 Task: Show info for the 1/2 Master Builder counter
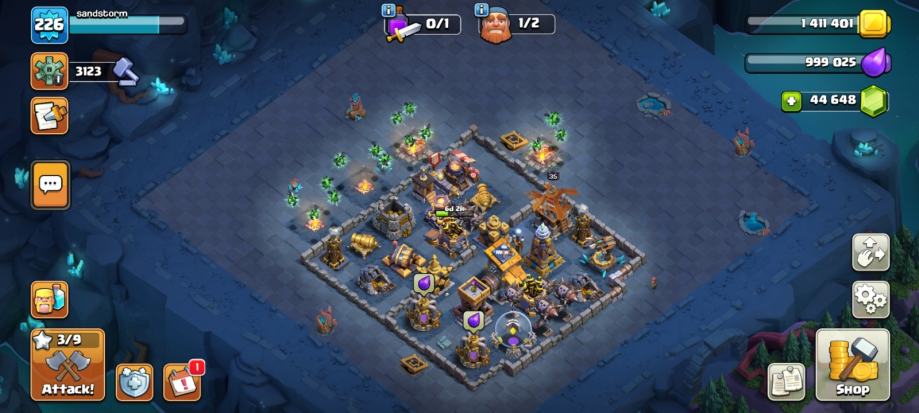click(482, 10)
